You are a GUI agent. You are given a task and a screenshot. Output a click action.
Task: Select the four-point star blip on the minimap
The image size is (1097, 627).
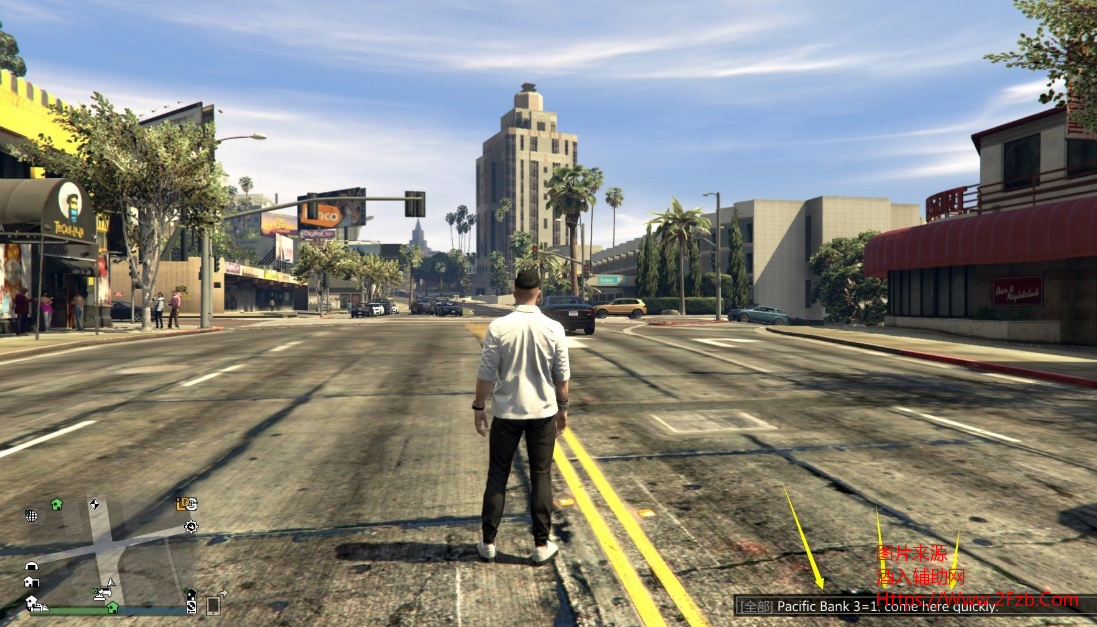[x=94, y=504]
